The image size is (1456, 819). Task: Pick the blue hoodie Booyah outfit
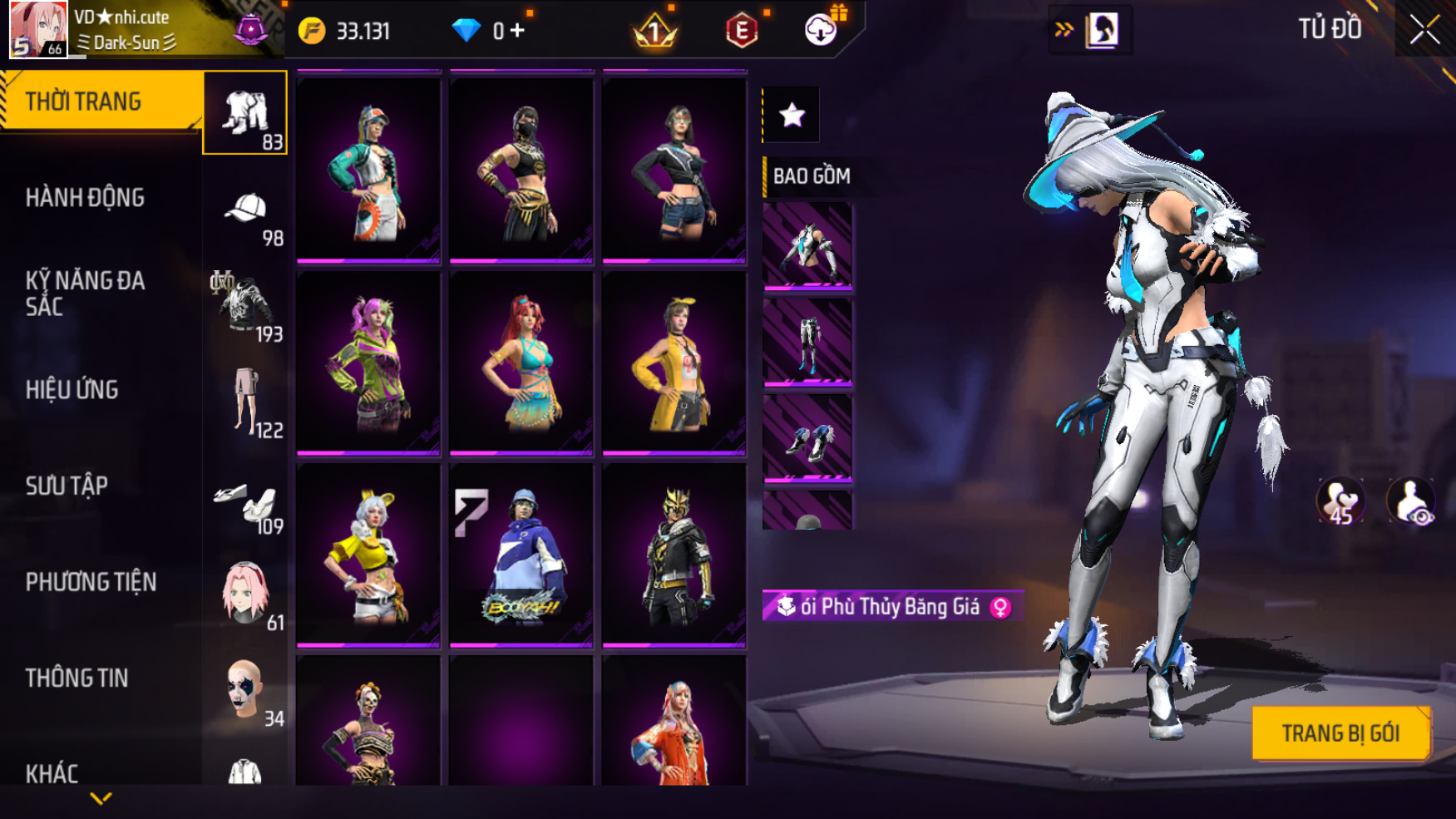click(x=521, y=555)
